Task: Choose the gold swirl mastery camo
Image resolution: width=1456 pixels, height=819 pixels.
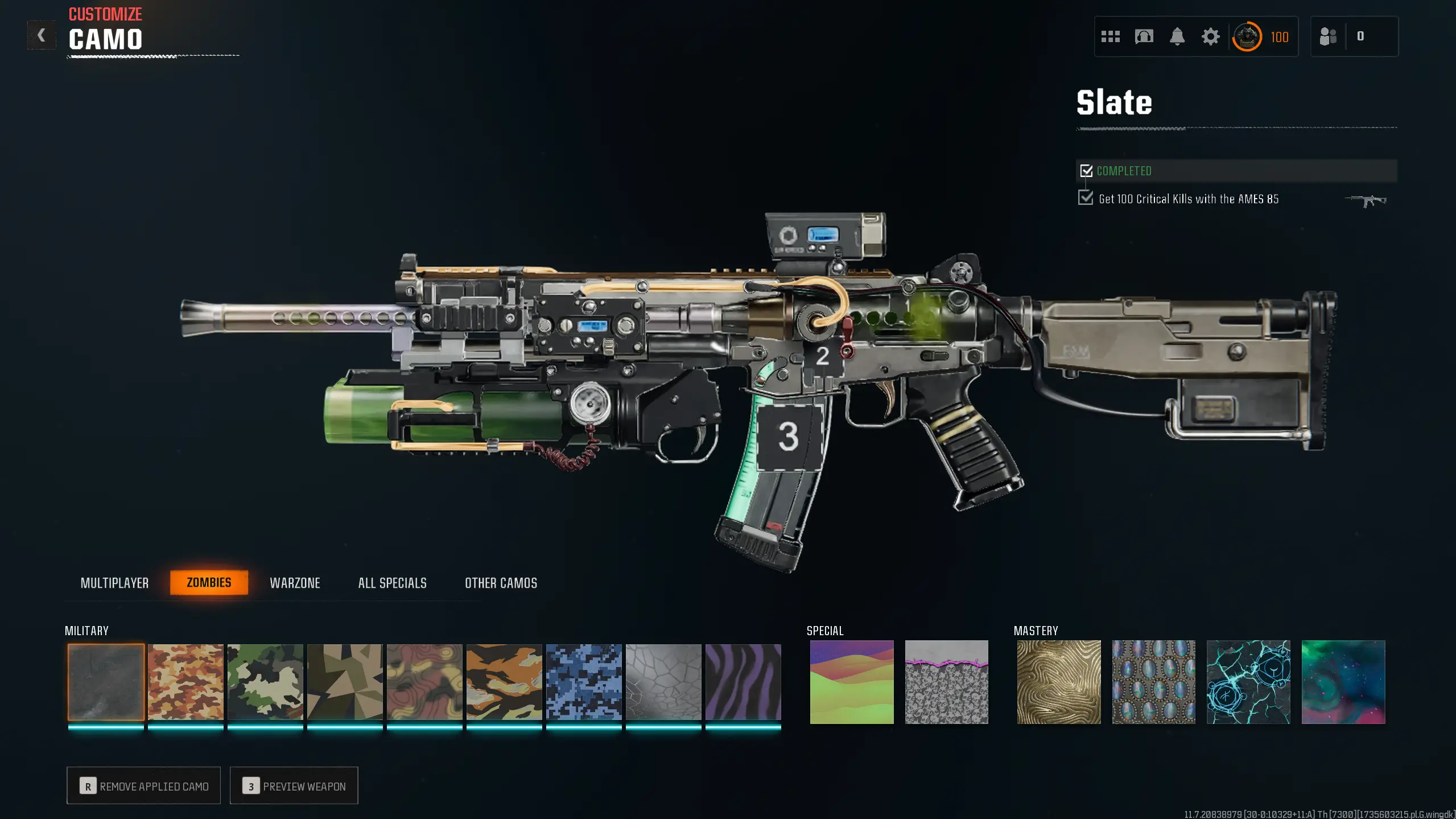Action: tap(1059, 682)
